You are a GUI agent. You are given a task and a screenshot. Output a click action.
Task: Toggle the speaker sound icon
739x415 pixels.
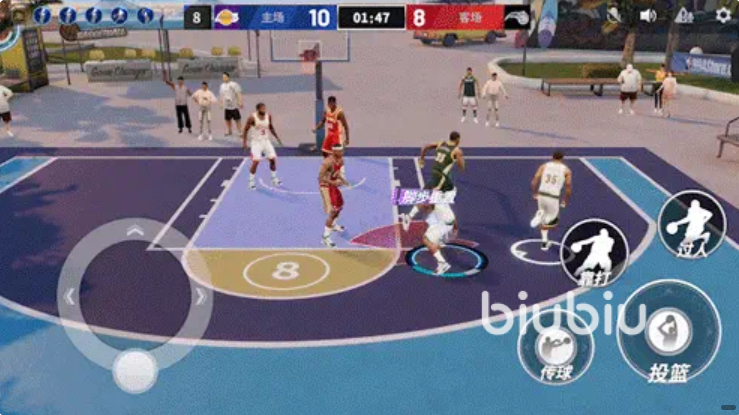point(648,15)
